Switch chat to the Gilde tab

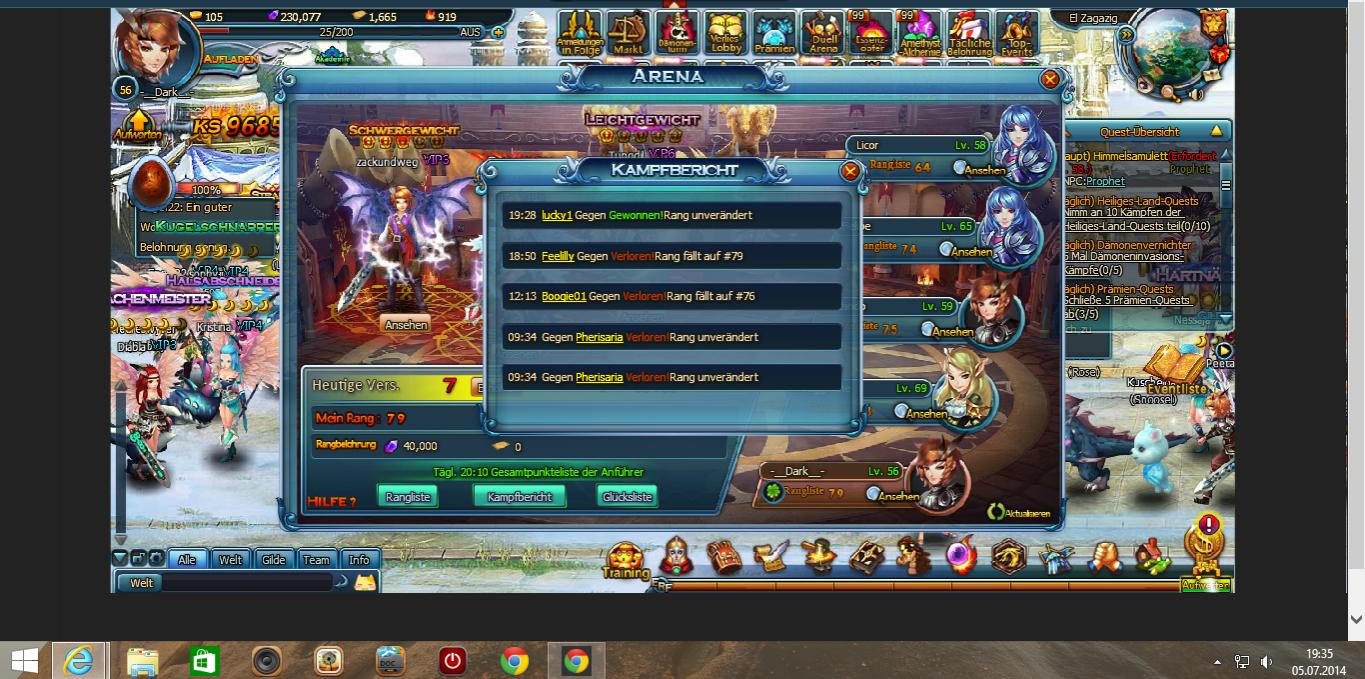click(274, 560)
